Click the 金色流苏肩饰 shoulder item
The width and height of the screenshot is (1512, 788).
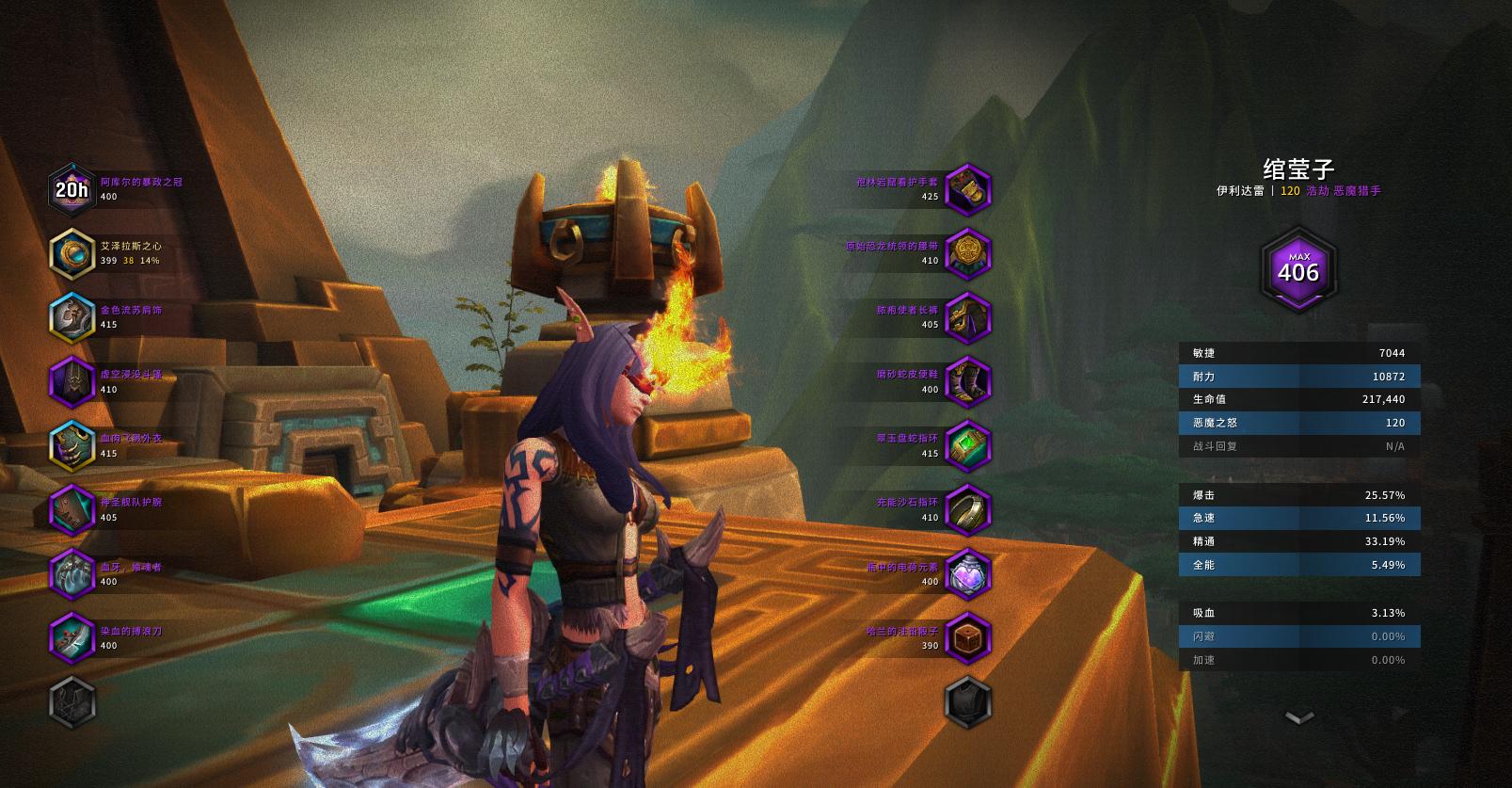[x=72, y=318]
